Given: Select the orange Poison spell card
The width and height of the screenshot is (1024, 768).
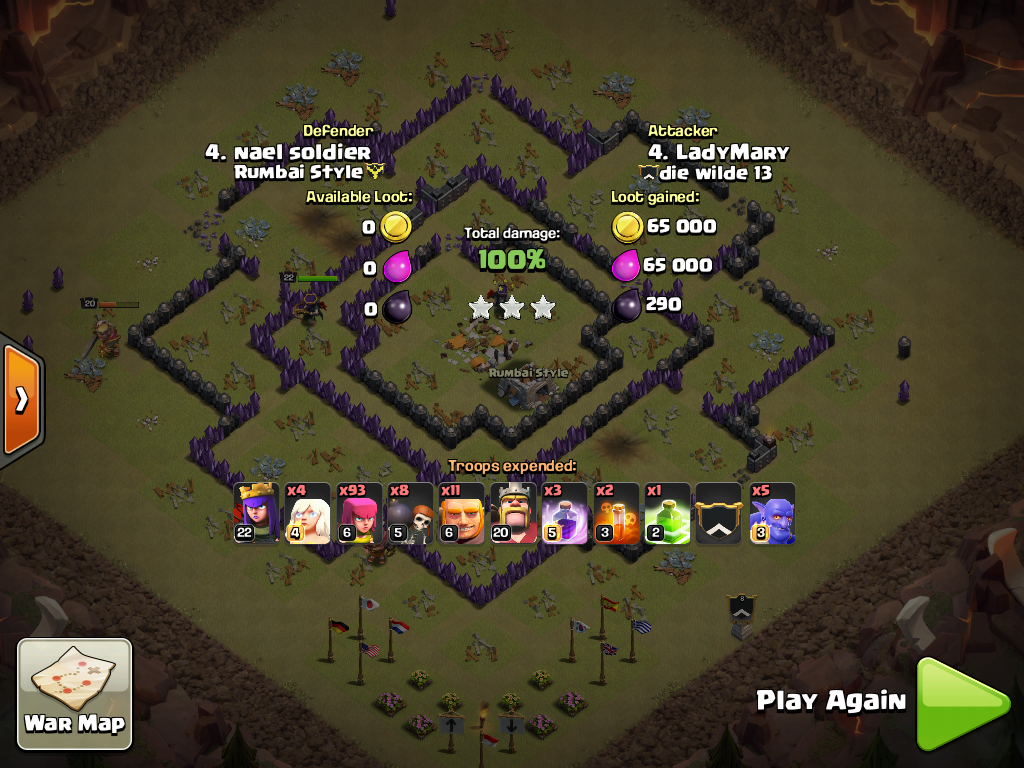Looking at the screenshot, I should coord(617,514).
